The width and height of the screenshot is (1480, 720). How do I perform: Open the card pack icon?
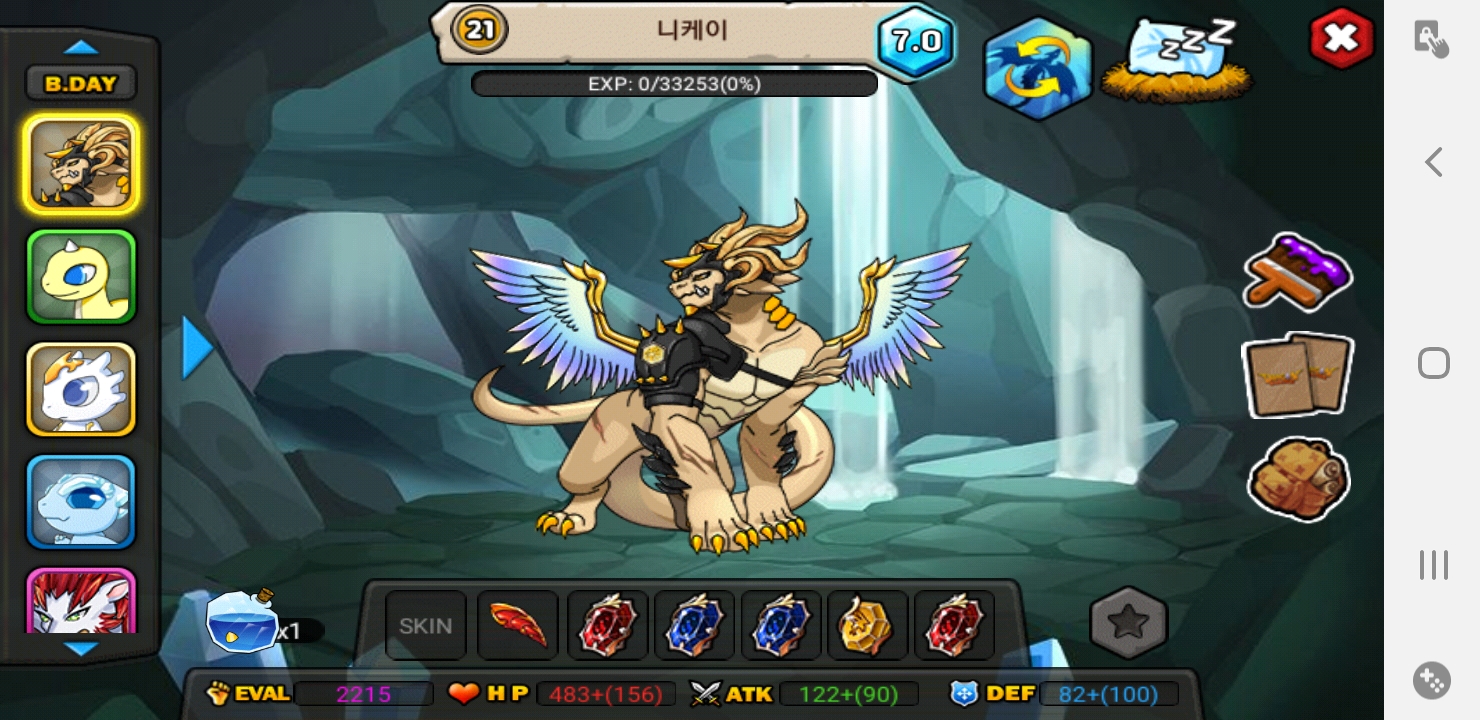(1297, 375)
